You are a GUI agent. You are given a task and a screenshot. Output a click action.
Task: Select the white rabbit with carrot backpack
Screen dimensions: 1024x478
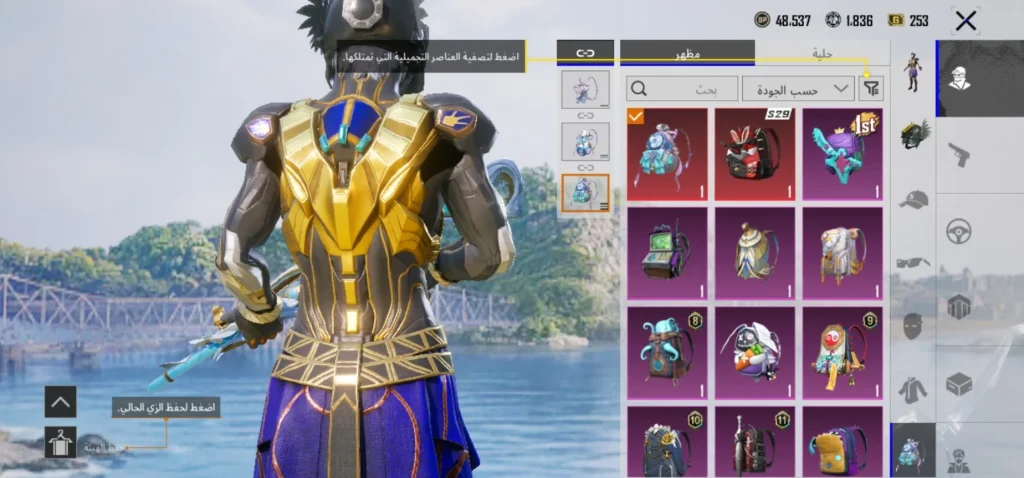[x=754, y=351]
